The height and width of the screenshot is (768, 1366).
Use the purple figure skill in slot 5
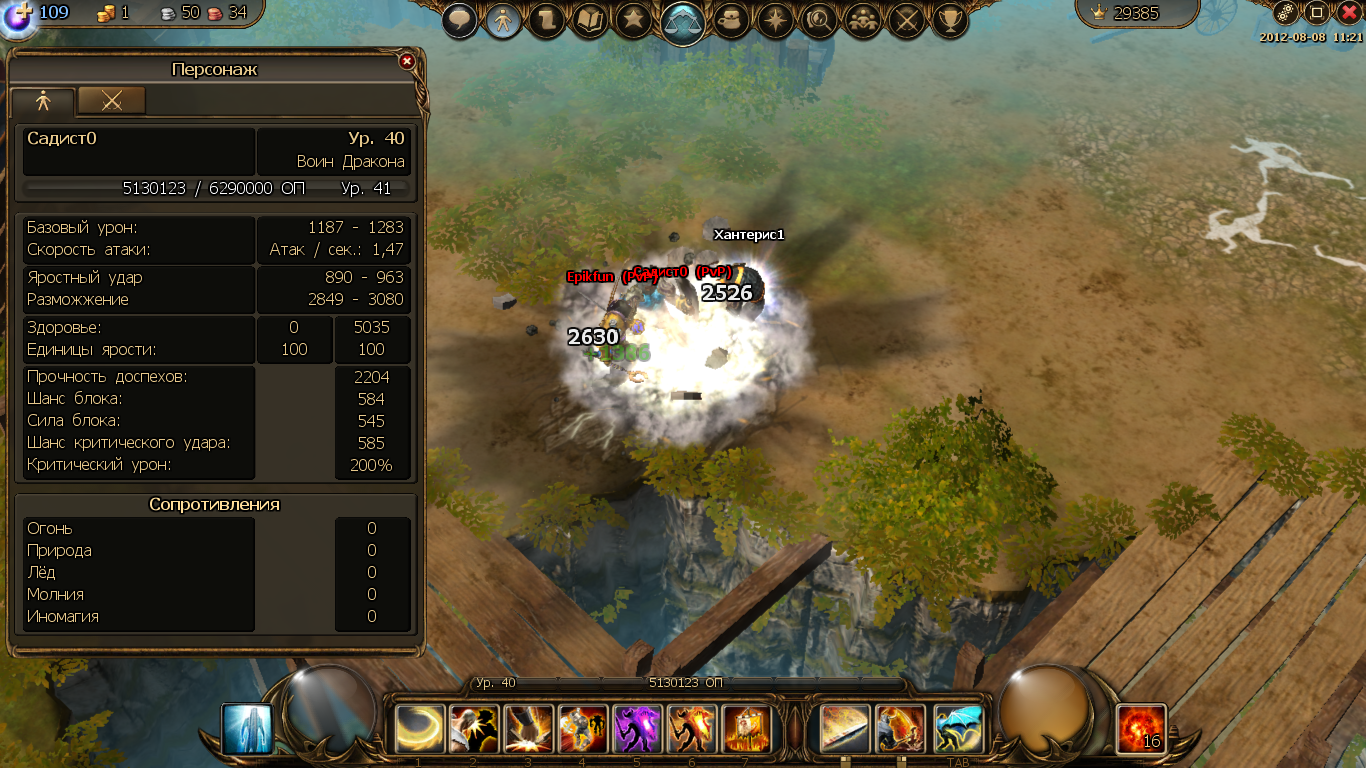636,729
